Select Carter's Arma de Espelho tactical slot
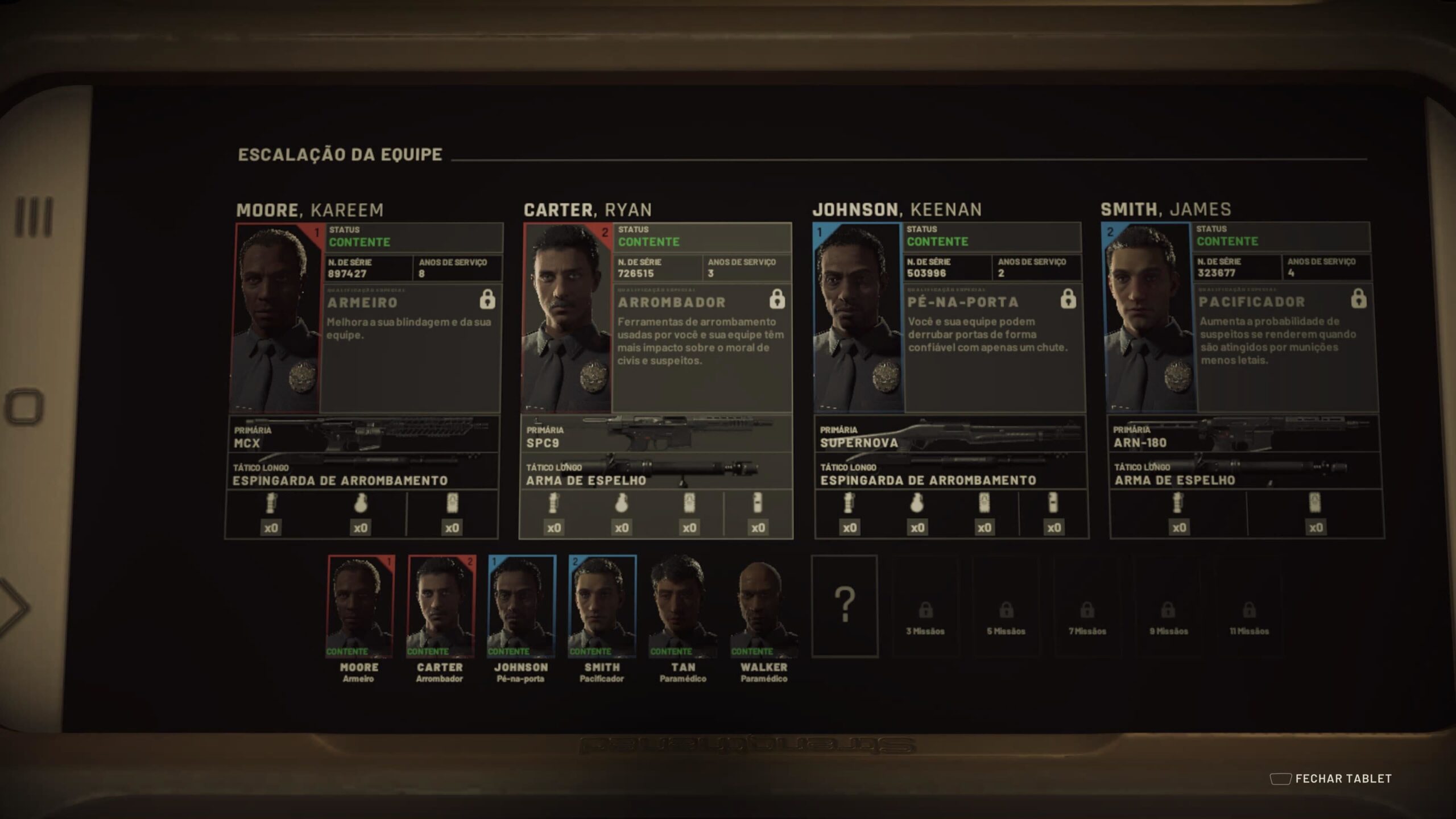 pos(656,472)
